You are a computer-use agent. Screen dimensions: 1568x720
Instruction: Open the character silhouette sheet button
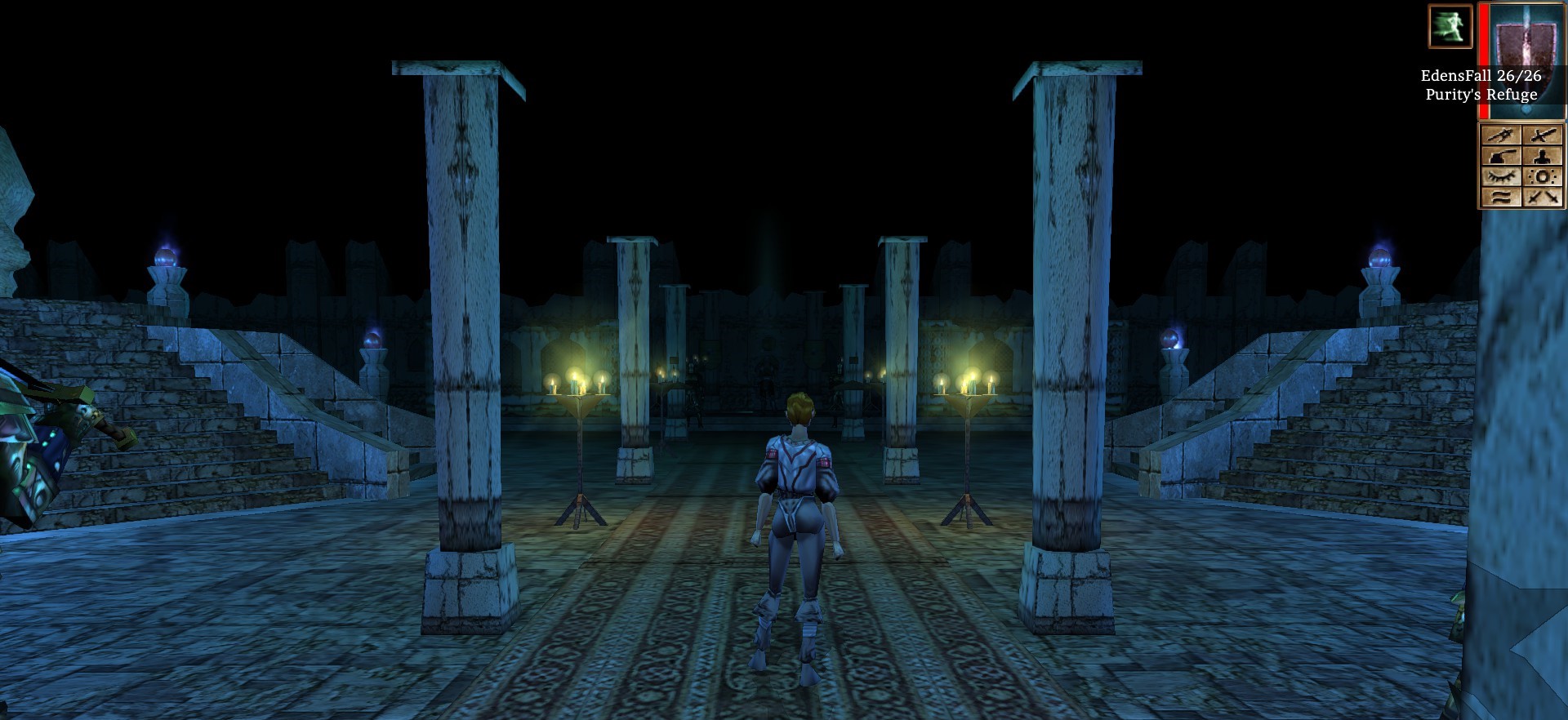[x=1543, y=156]
